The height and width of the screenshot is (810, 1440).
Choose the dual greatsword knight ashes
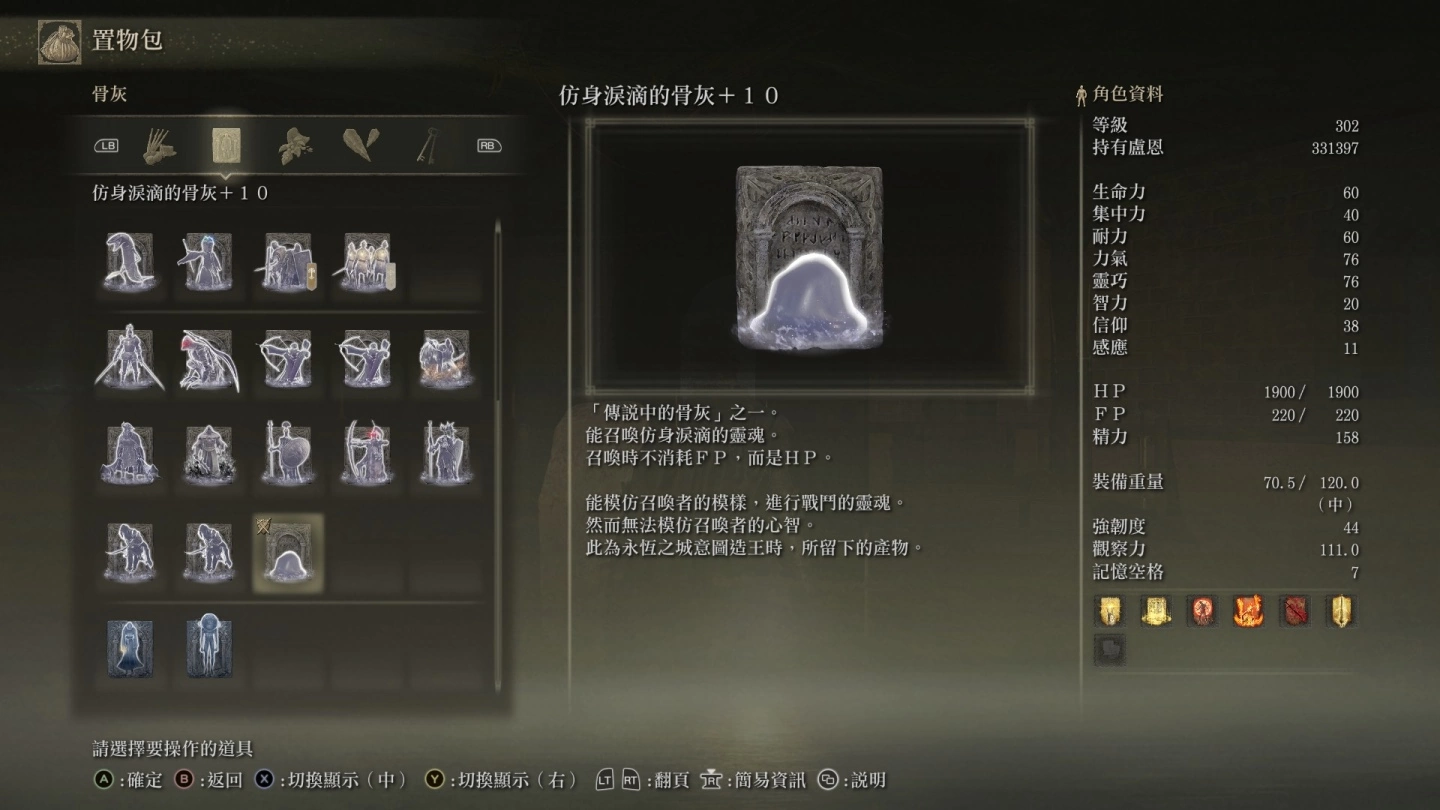pyautogui.click(x=130, y=358)
